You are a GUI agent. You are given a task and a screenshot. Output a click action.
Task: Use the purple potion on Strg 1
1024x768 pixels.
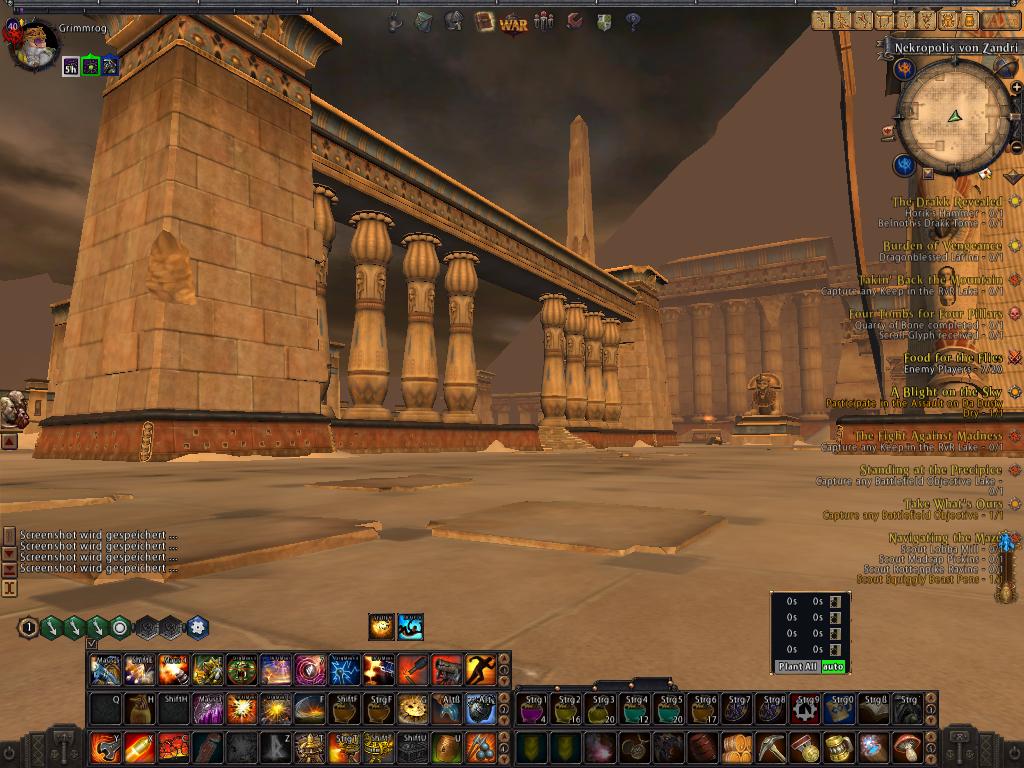pos(531,709)
